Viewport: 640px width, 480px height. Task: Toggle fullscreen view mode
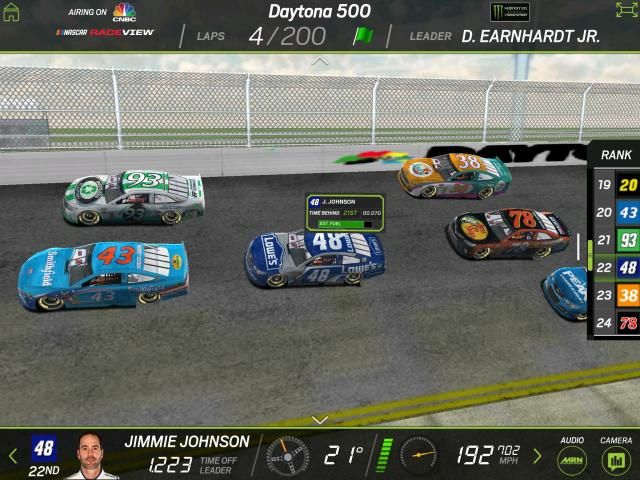(626, 11)
